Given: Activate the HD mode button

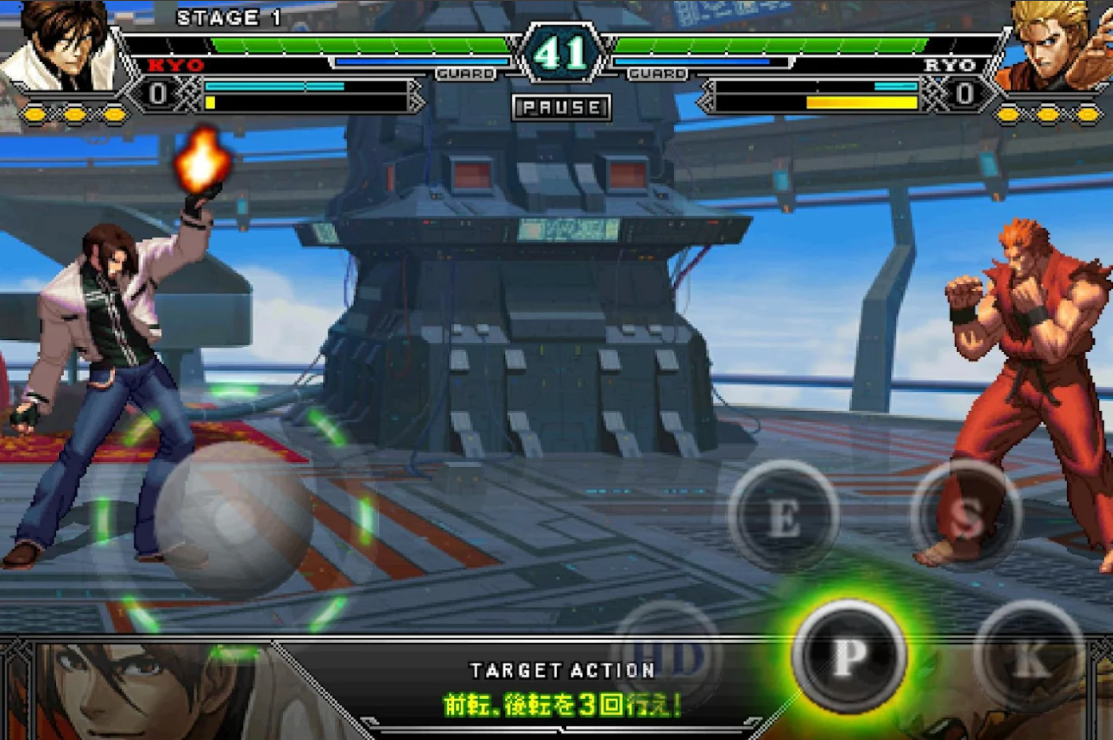Looking at the screenshot, I should [x=667, y=655].
